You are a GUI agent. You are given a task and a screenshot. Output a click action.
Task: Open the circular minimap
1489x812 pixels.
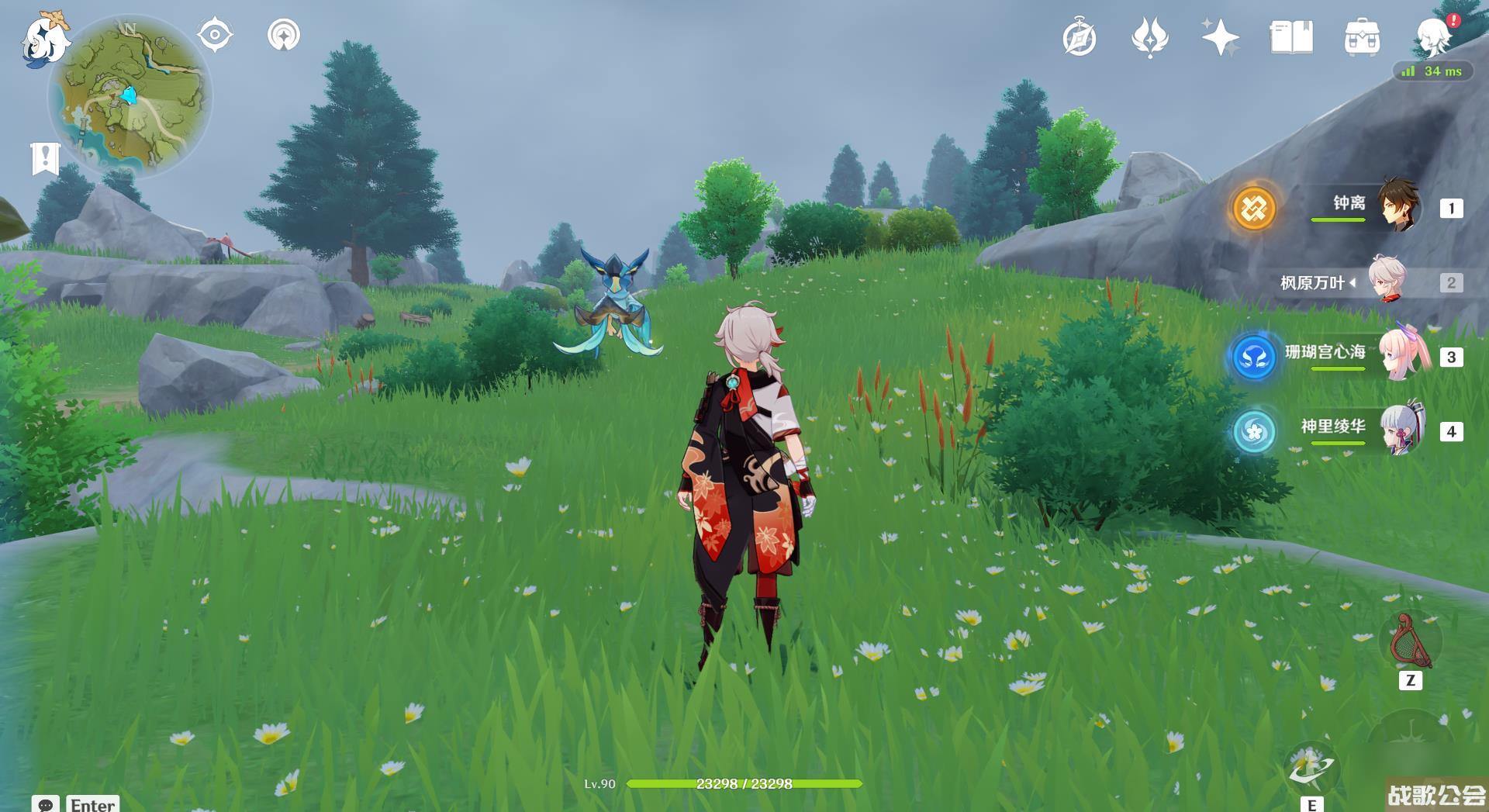[129, 97]
